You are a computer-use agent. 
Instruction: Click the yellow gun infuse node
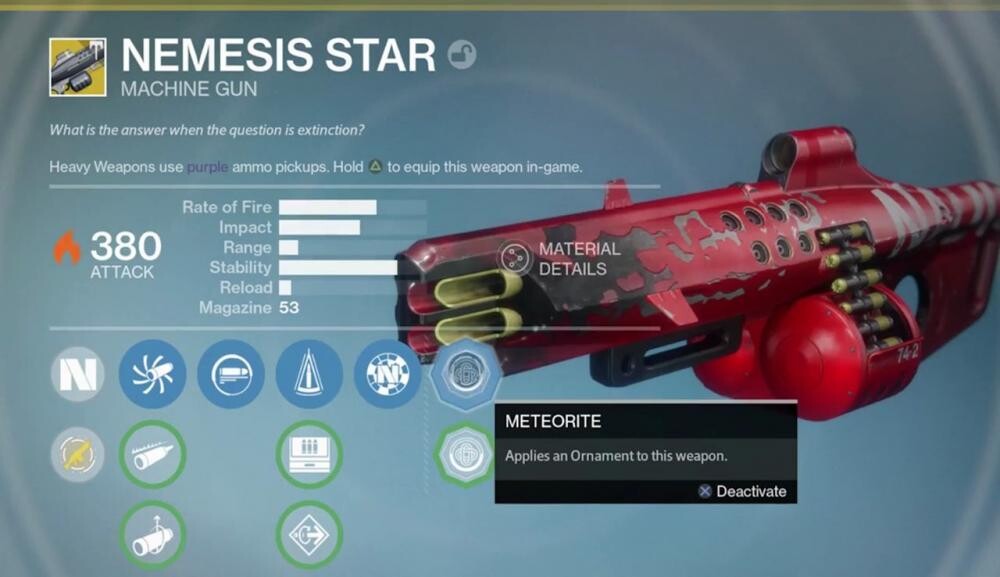77,455
